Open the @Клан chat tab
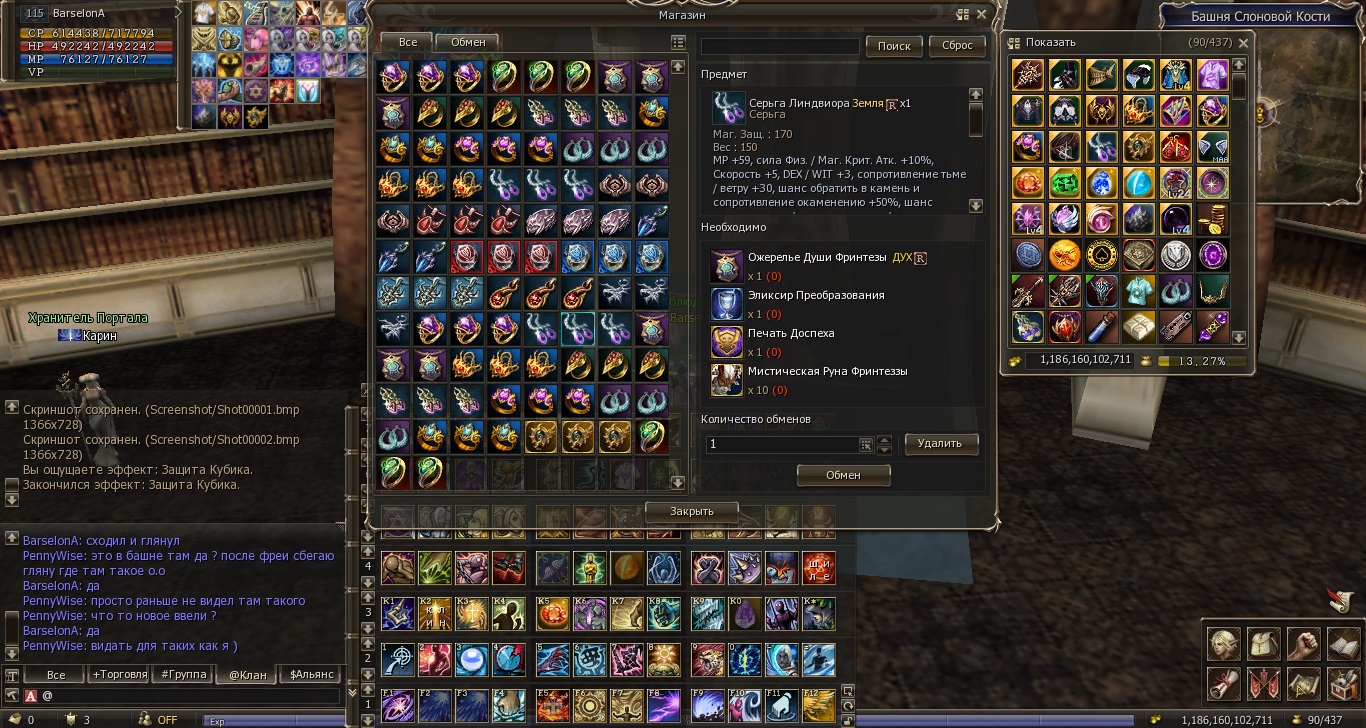Screen dimensions: 1366x728 [x=247, y=674]
